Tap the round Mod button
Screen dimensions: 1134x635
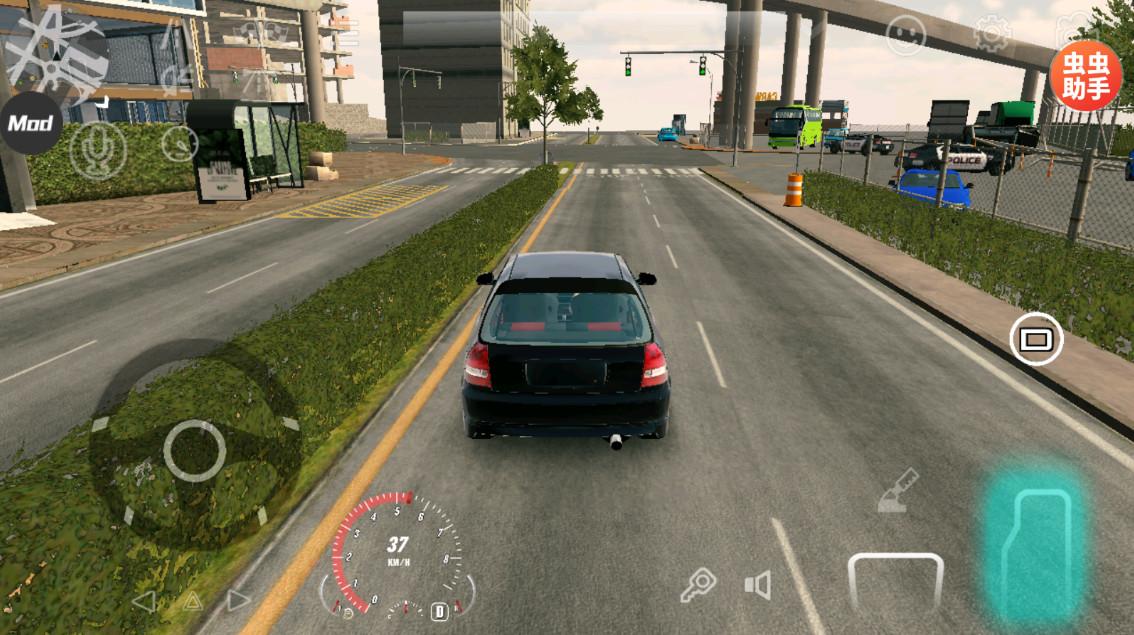(x=30, y=124)
